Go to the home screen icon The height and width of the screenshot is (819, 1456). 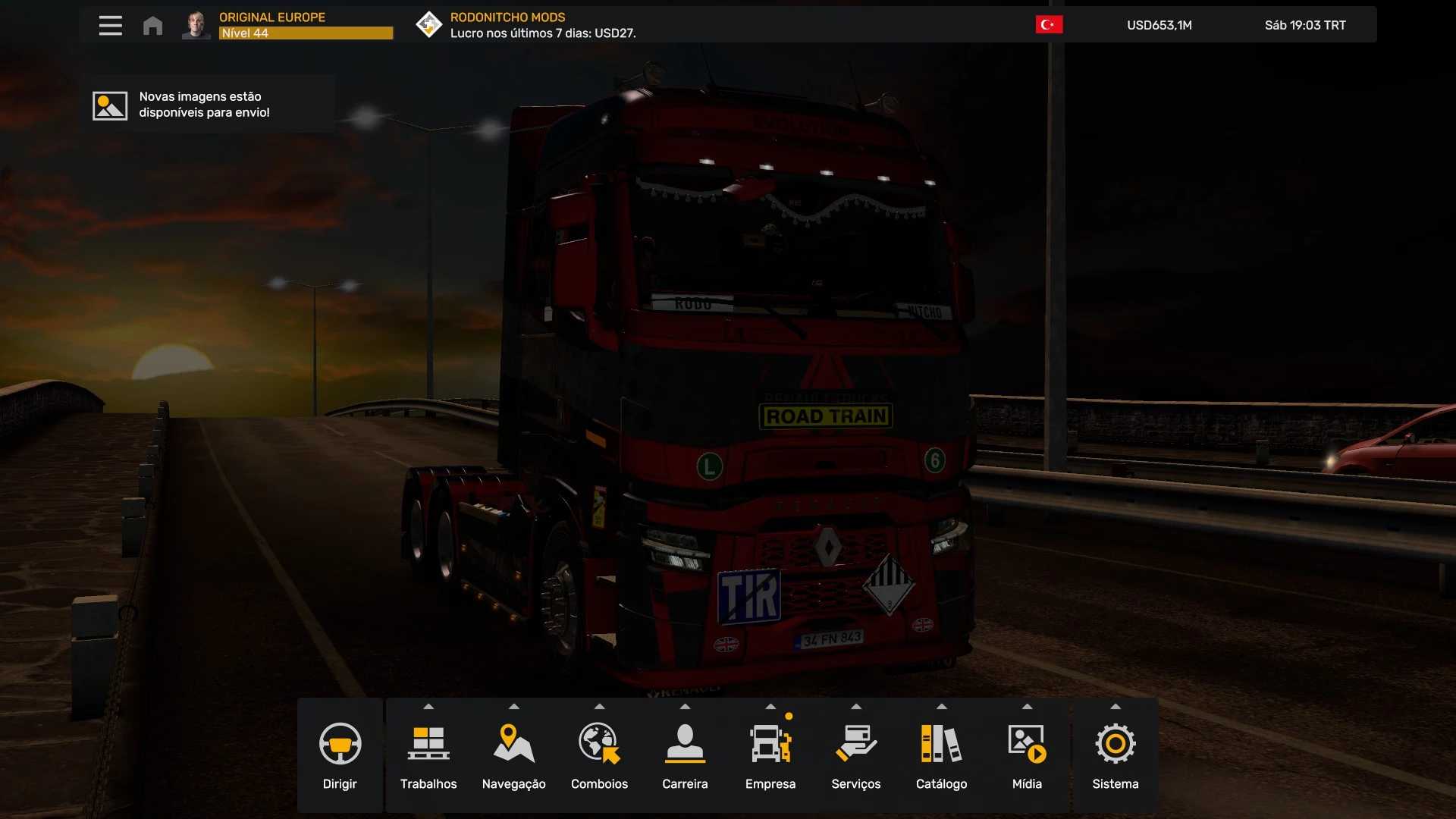[152, 26]
